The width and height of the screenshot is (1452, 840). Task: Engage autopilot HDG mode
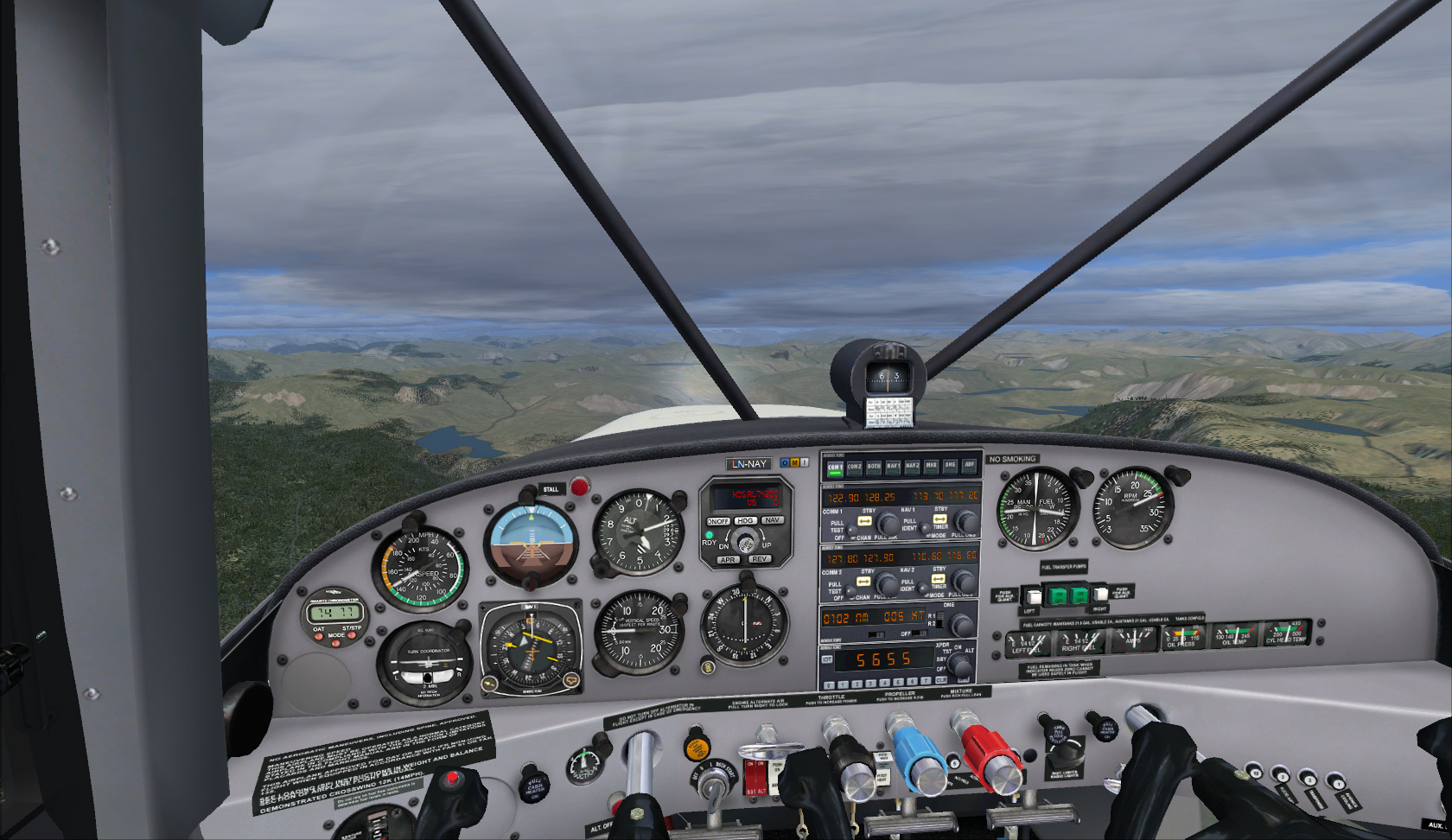tap(745, 520)
